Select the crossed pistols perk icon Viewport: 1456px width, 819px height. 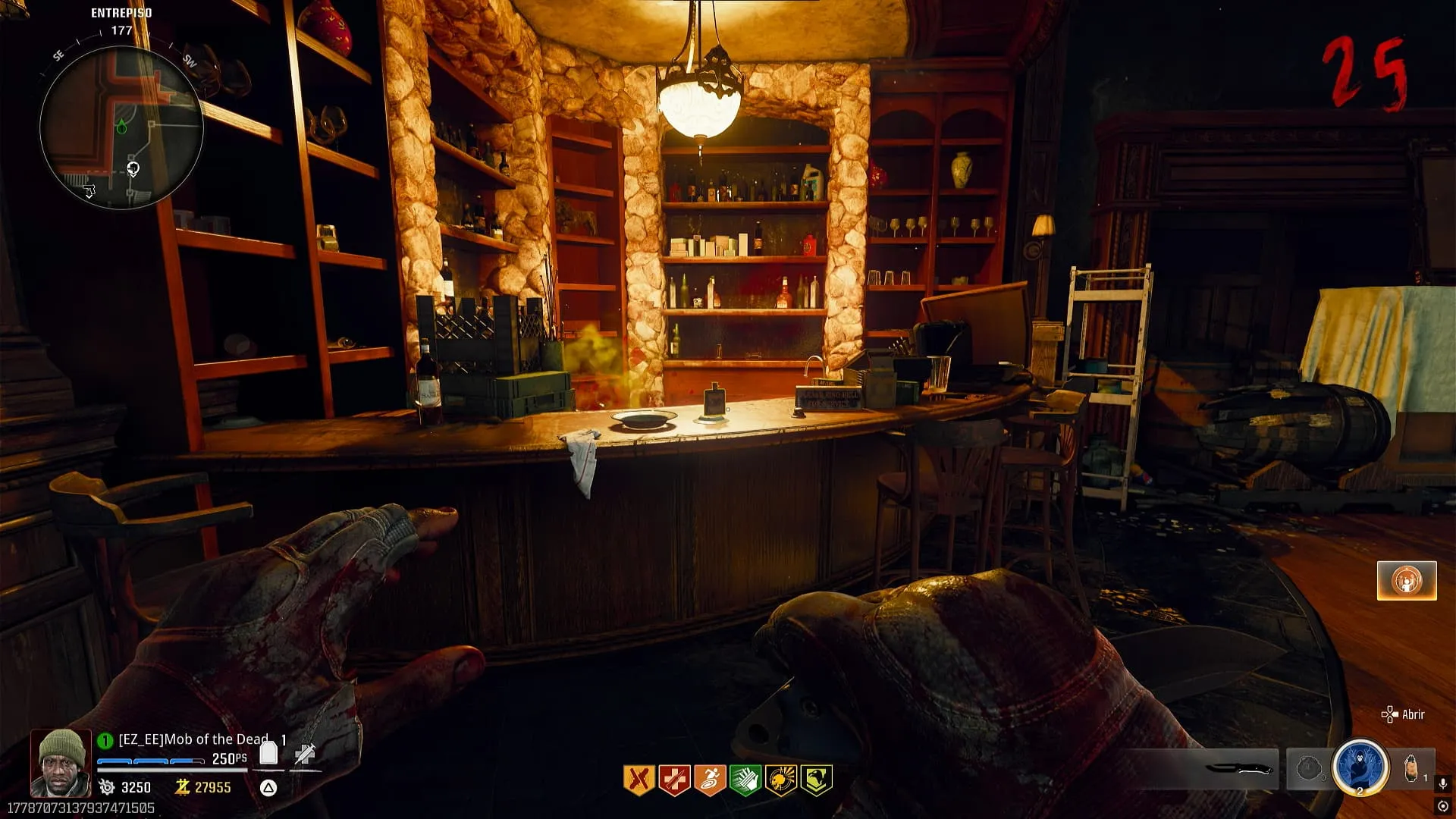pos(639,780)
